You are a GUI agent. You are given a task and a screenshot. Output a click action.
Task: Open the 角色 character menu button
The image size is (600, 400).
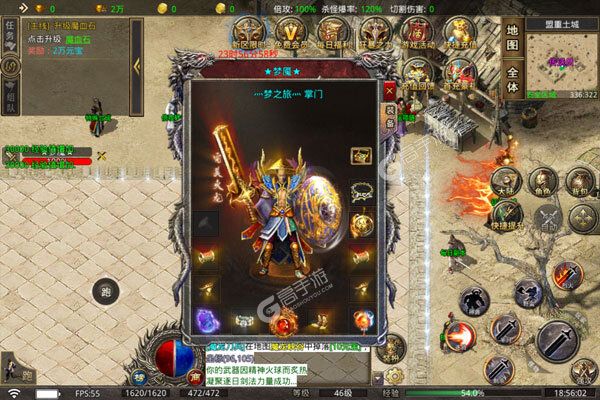point(542,183)
